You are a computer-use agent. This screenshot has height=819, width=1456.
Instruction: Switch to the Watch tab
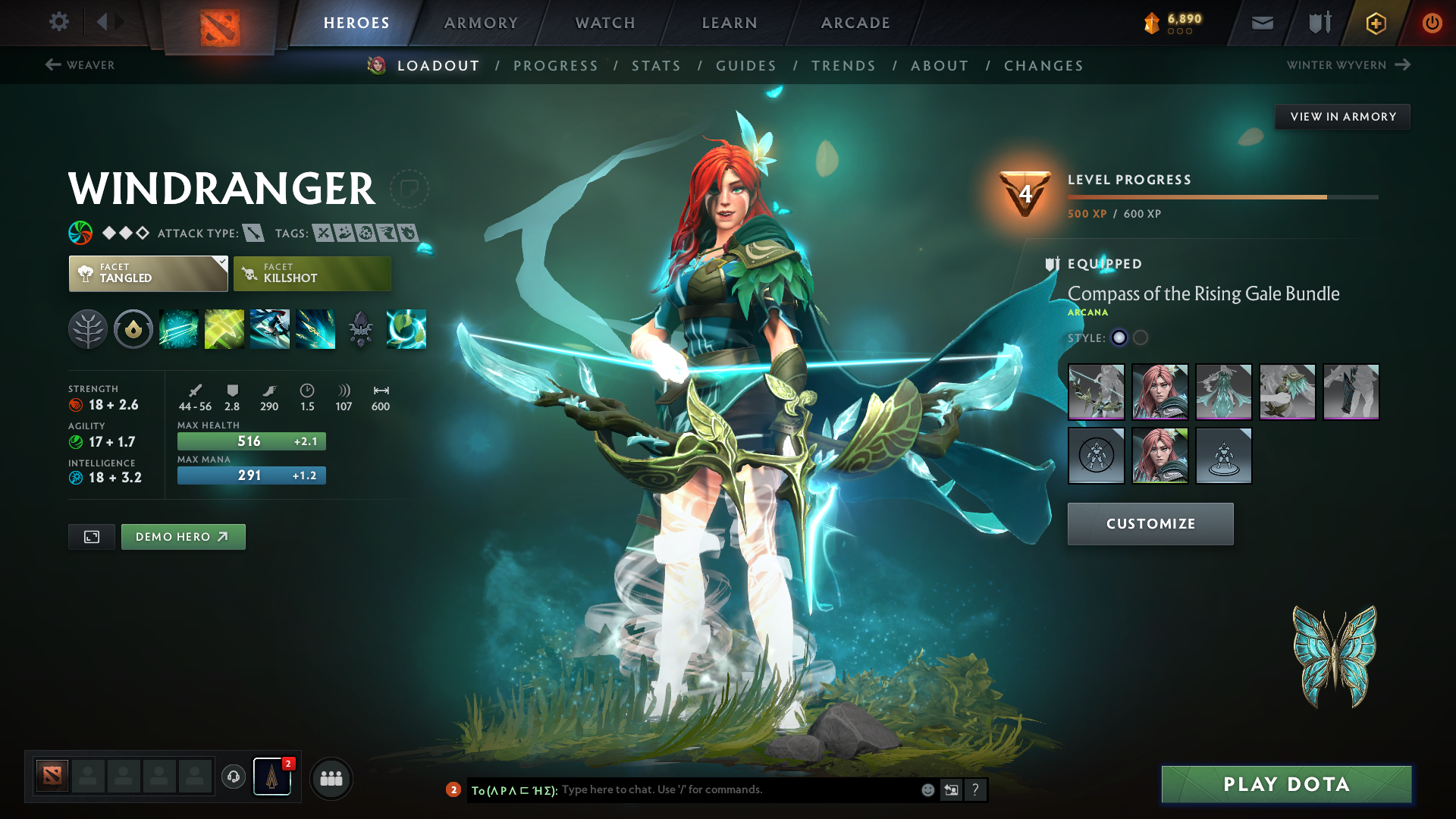605,23
